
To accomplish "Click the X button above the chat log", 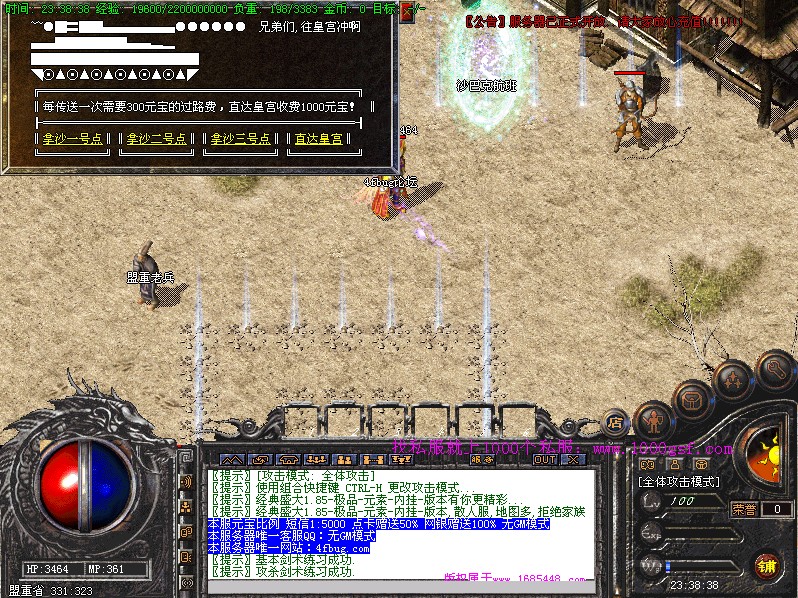I will point(573,460).
